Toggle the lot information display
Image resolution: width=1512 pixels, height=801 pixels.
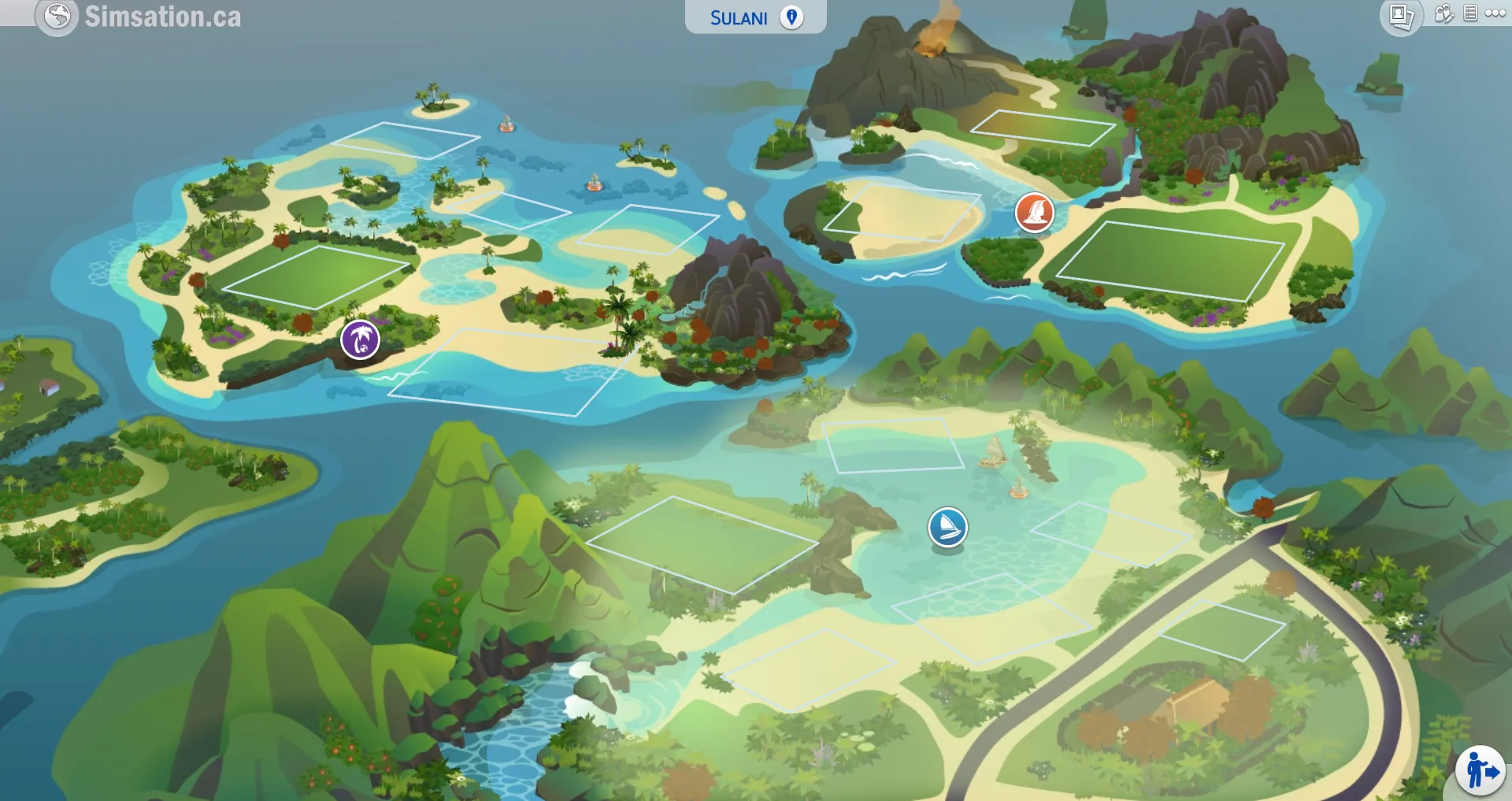pos(1469,13)
